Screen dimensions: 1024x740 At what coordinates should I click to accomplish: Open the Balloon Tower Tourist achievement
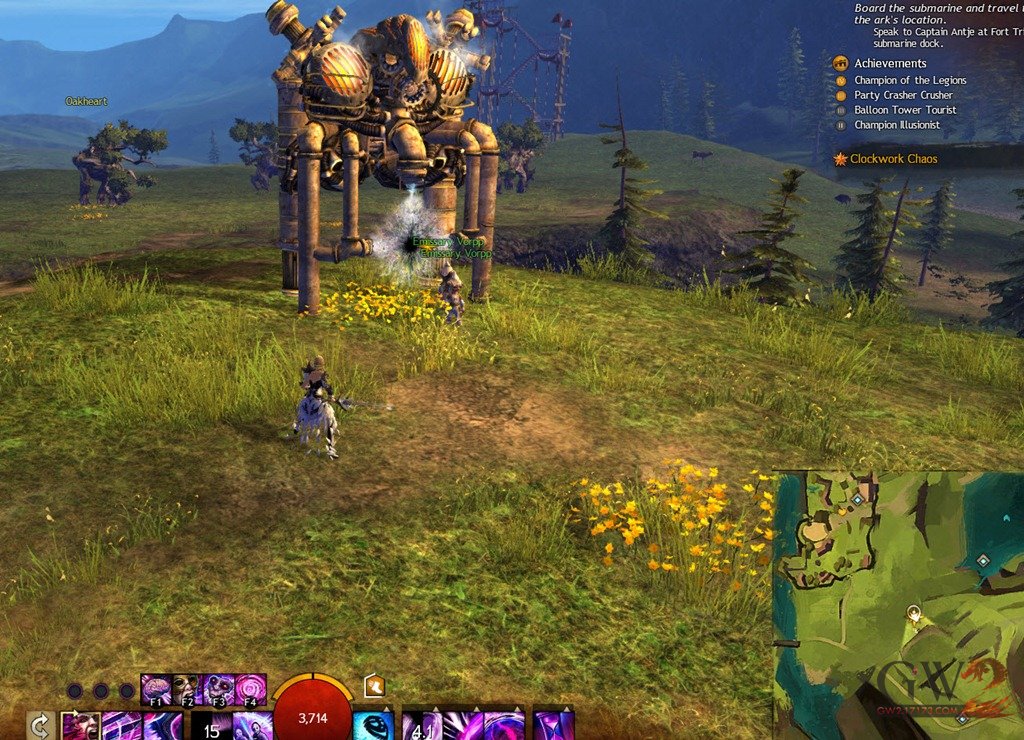904,110
